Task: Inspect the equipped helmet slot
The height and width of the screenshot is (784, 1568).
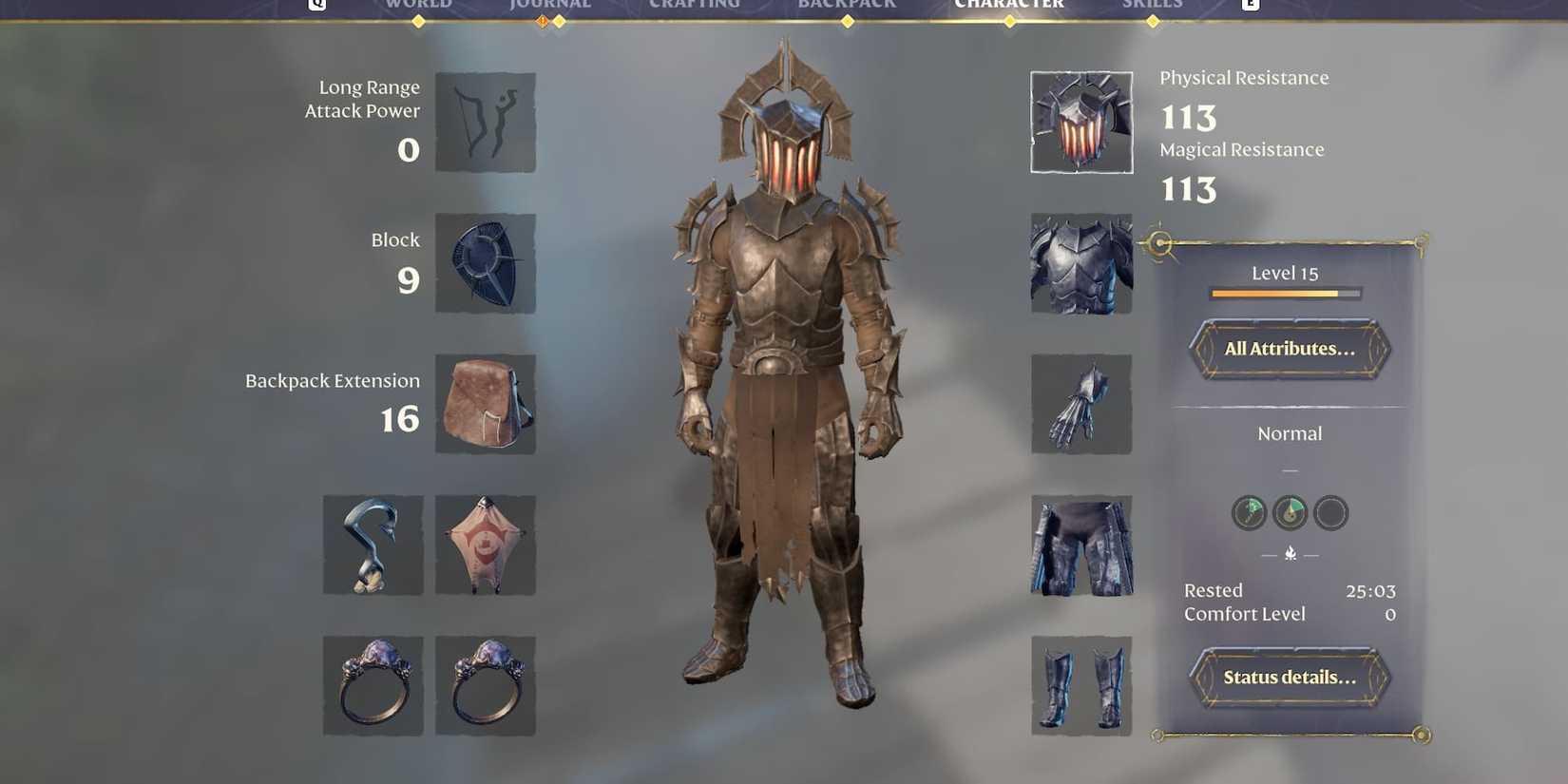Action: click(x=1080, y=122)
